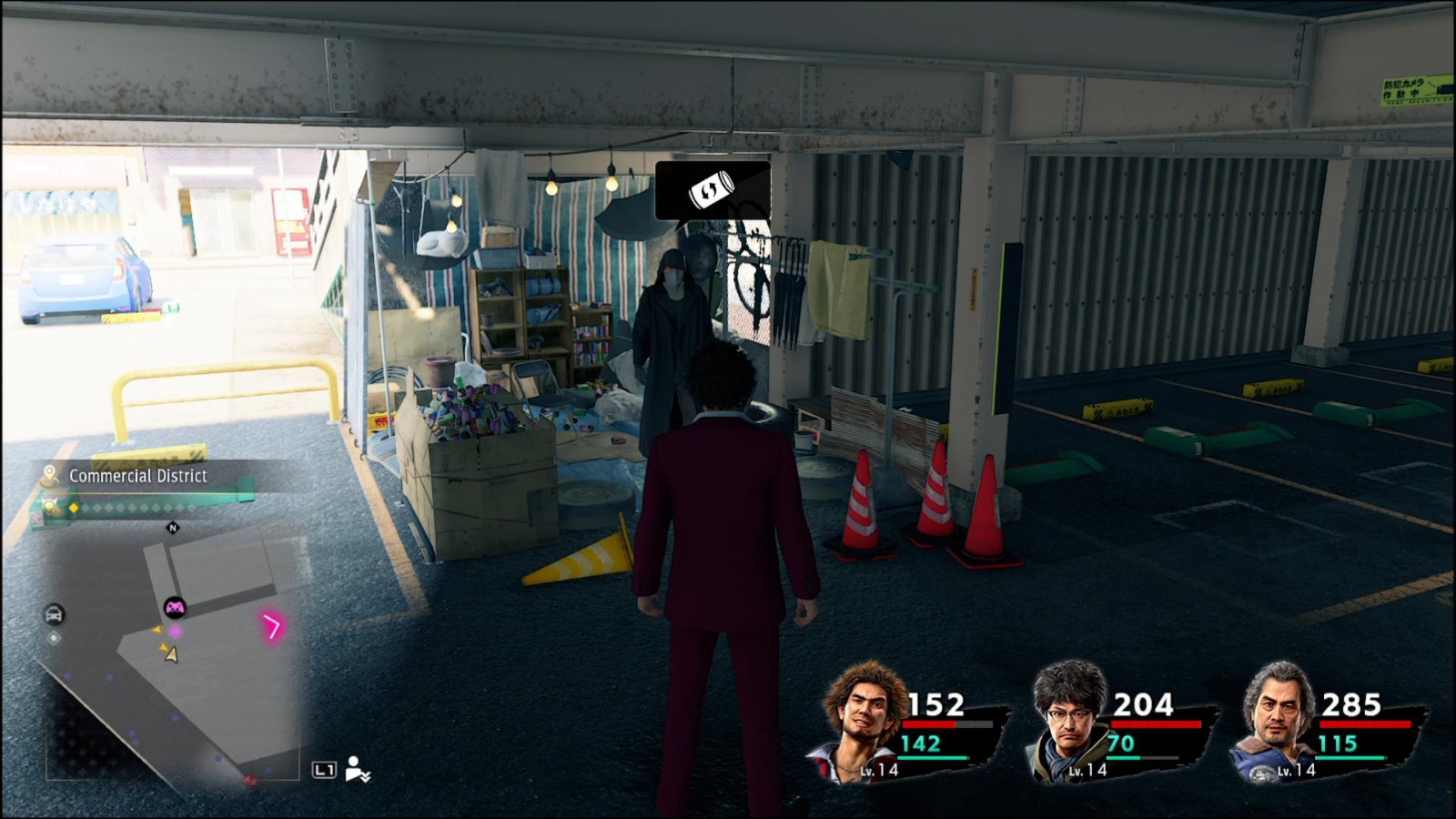
Task: Select the taxi icon on the minimap
Action: point(54,613)
